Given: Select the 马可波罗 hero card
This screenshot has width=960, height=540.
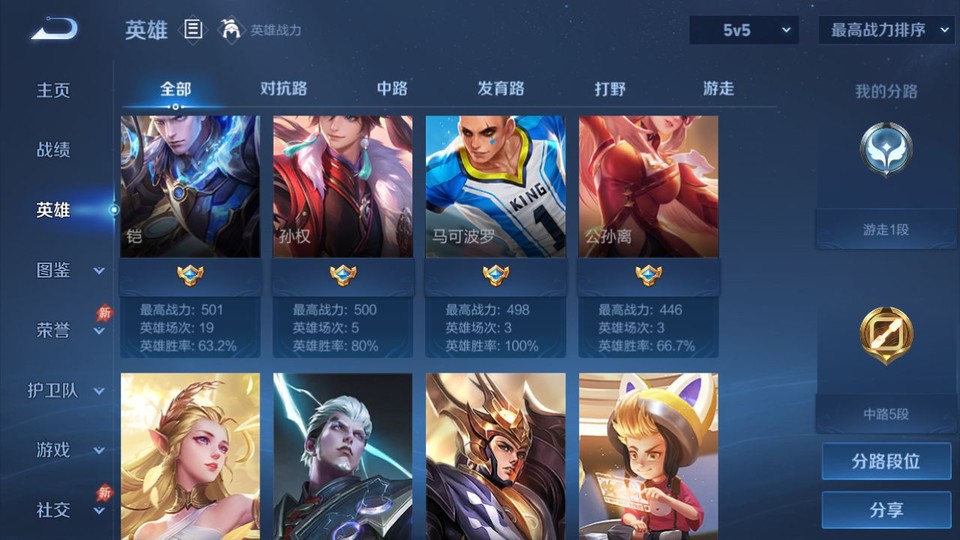Looking at the screenshot, I should pyautogui.click(x=495, y=187).
